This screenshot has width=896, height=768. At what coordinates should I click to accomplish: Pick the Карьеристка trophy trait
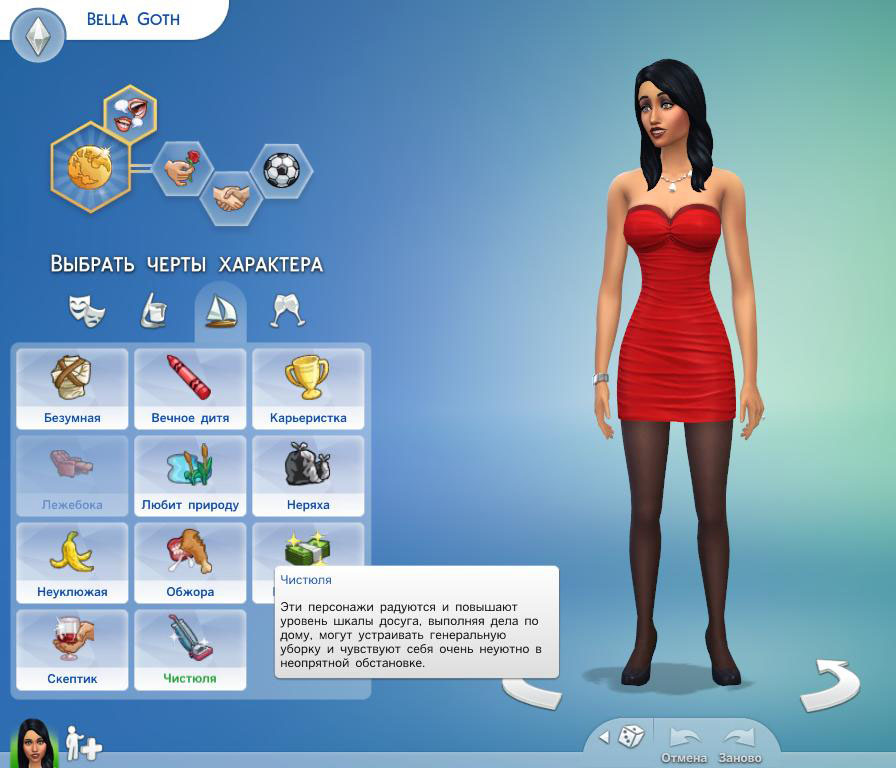point(308,389)
